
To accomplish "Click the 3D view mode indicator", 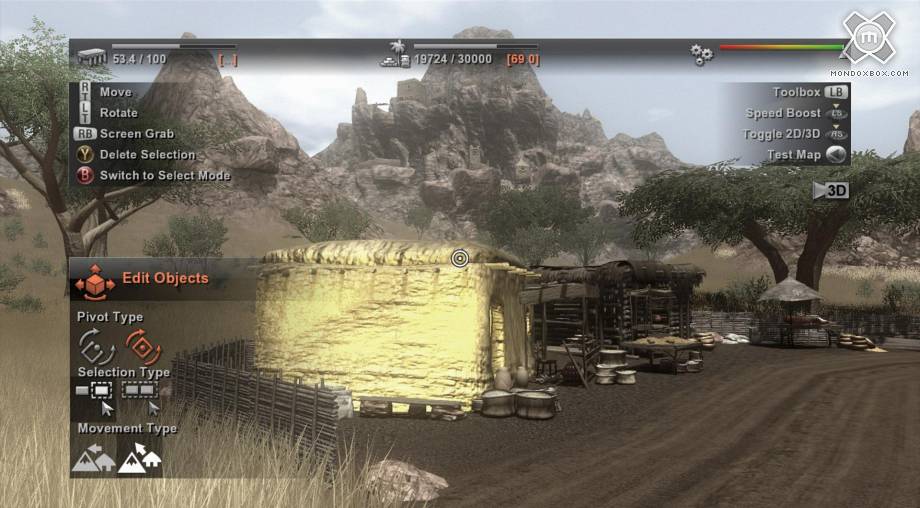I will point(831,191).
